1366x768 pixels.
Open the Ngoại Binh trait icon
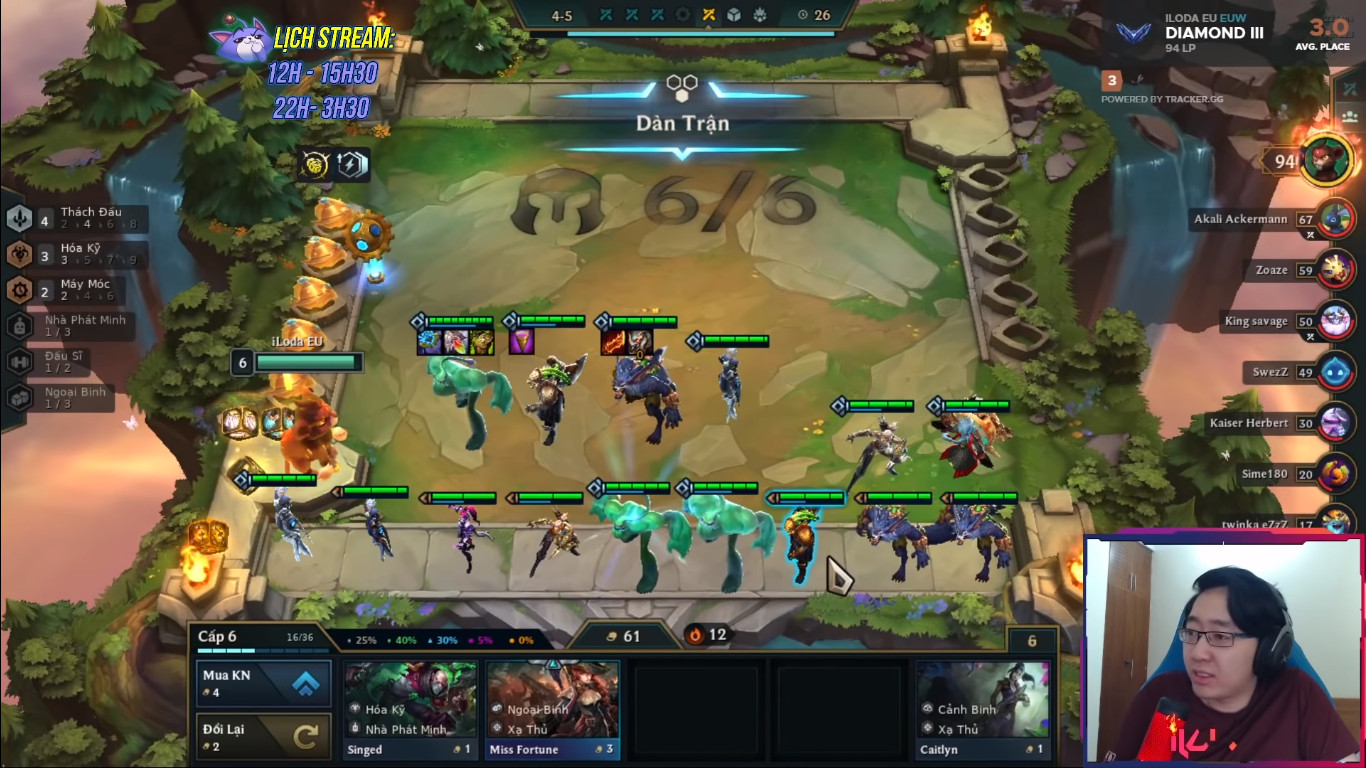coord(19,396)
